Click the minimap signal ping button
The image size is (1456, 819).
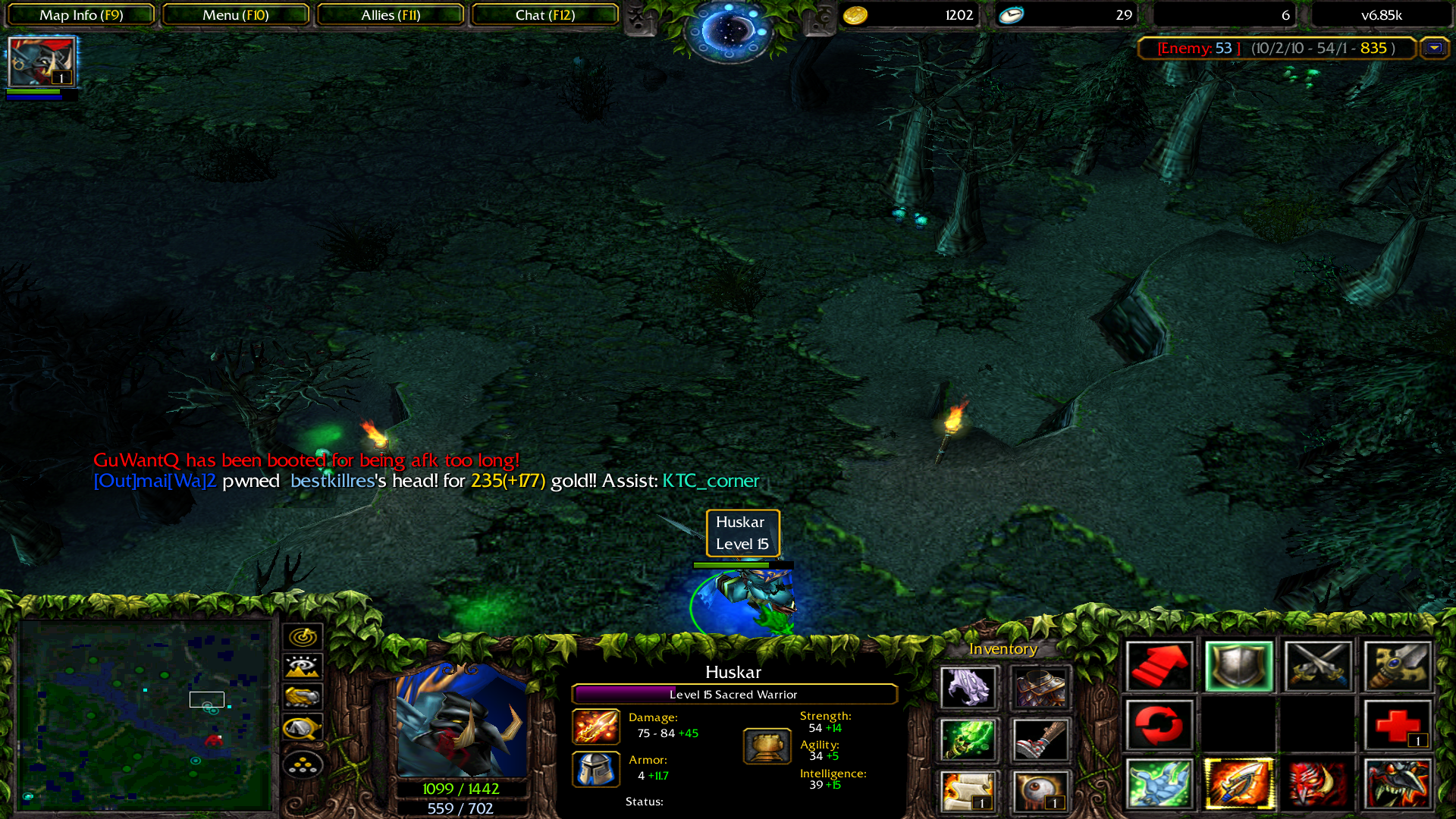[303, 636]
